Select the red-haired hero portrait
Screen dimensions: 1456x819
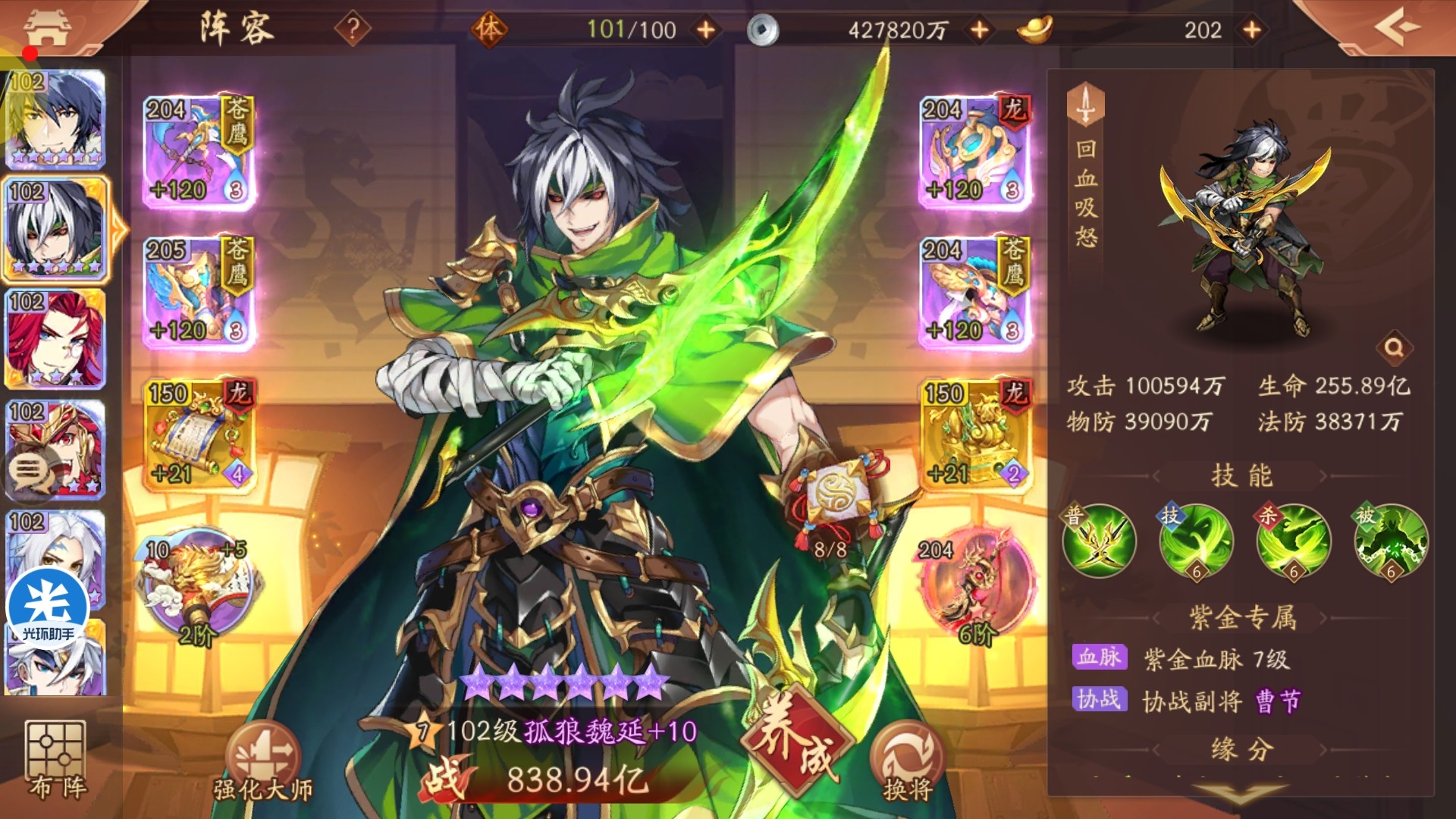point(55,339)
